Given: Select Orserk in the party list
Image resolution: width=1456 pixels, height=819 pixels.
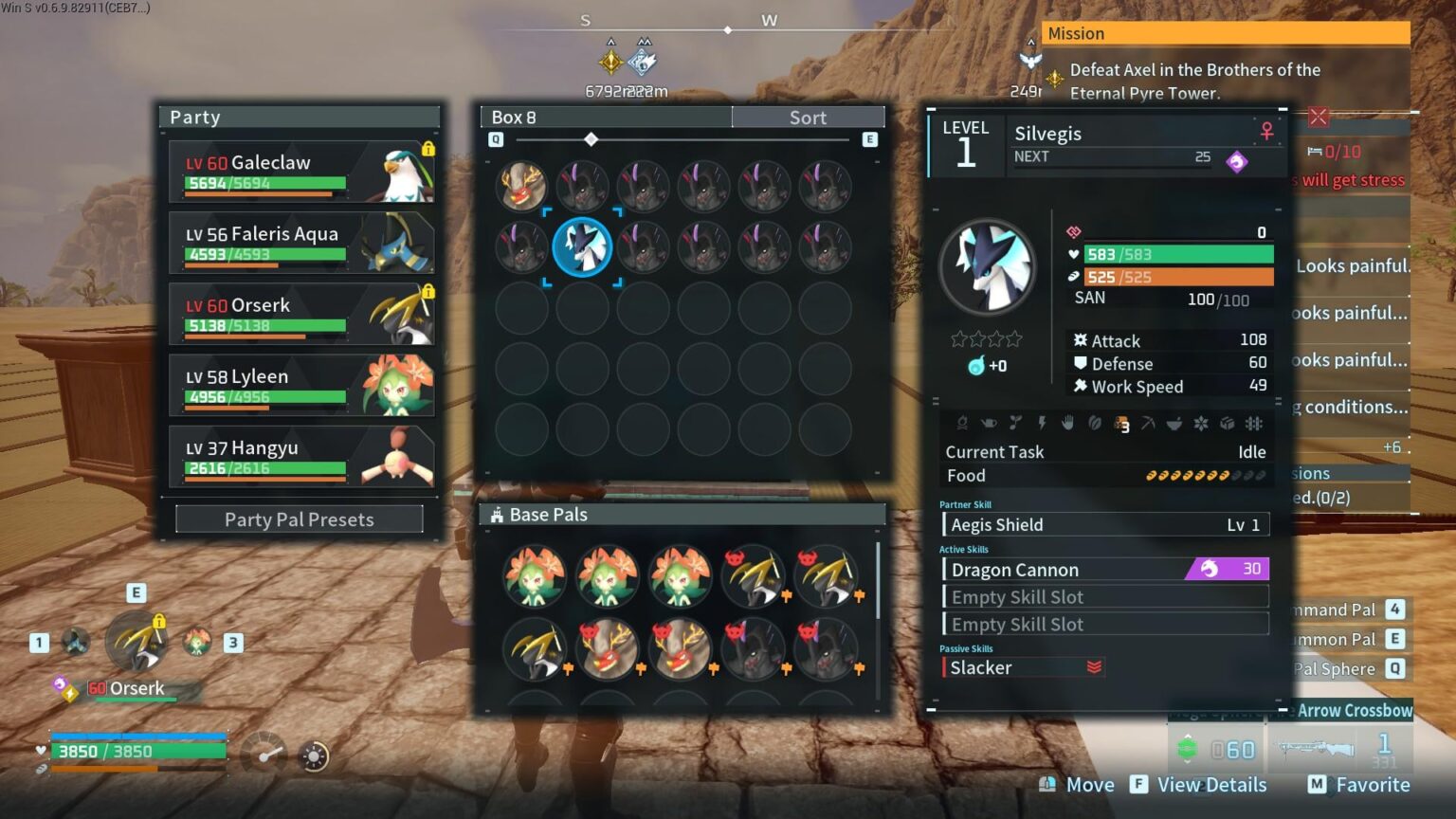Looking at the screenshot, I should [x=301, y=314].
